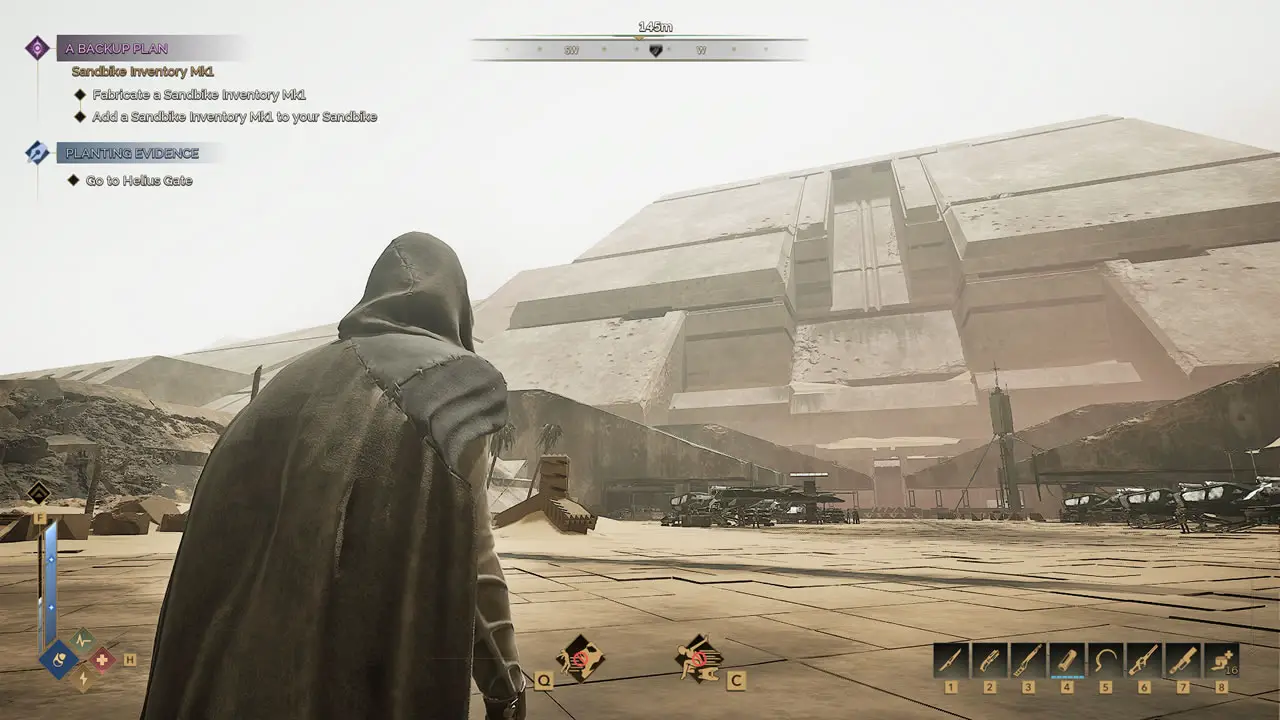Select the blade weapon in hotbar slot 1
The height and width of the screenshot is (720, 1280).
click(x=951, y=660)
